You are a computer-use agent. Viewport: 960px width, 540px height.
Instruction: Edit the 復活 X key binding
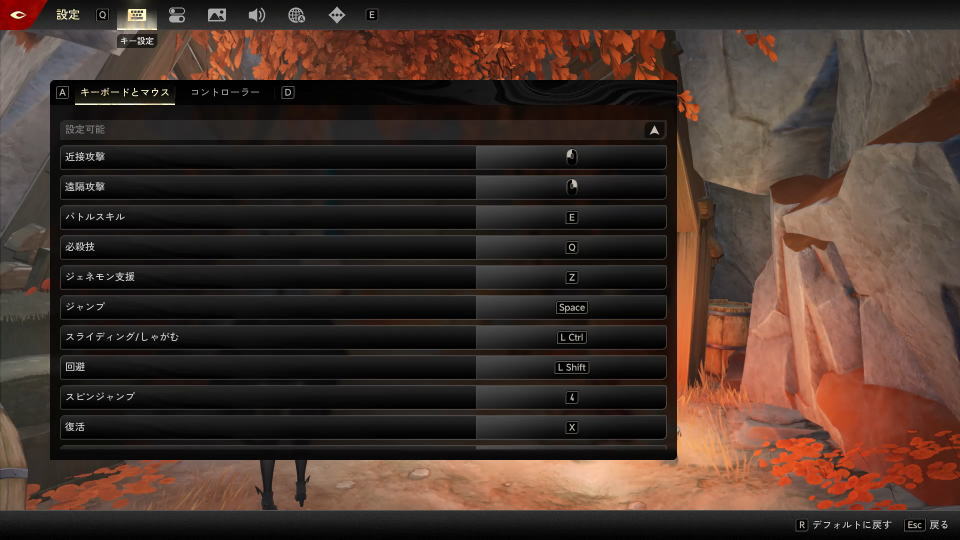571,427
